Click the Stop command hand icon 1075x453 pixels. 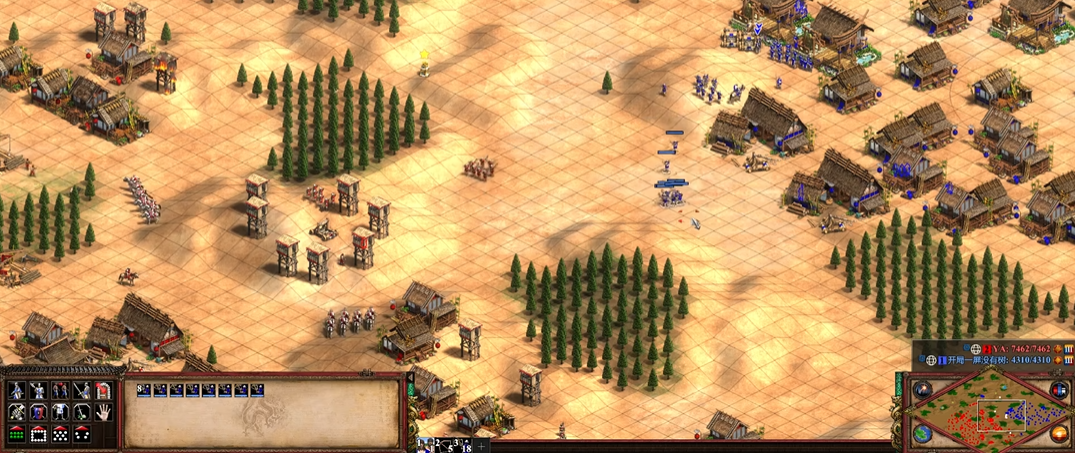103,412
